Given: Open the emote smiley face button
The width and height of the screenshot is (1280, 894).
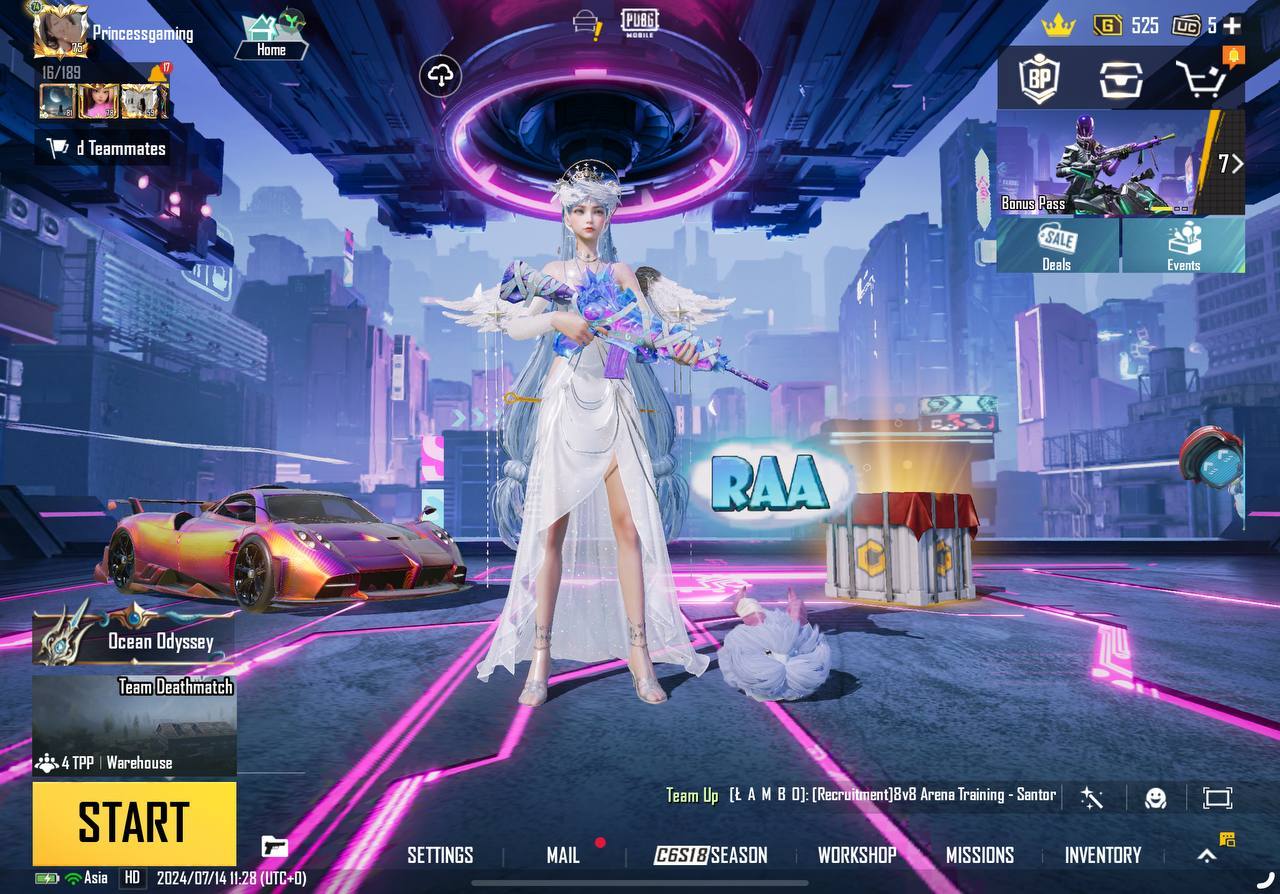Looking at the screenshot, I should coord(1155,797).
